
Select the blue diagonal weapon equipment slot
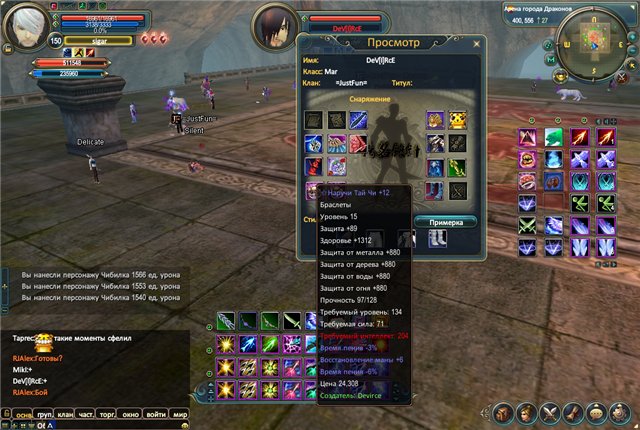358,121
